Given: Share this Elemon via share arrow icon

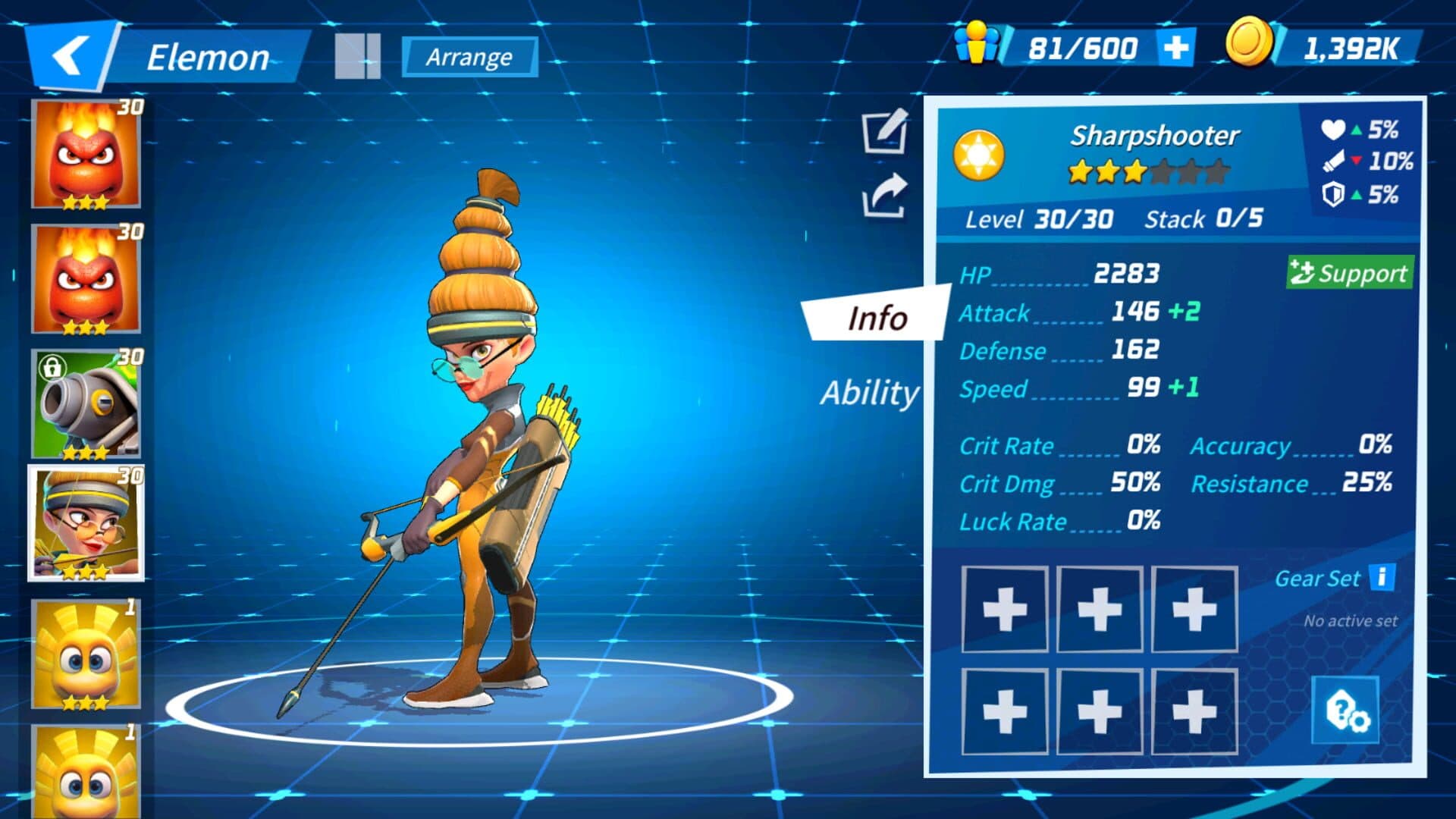Looking at the screenshot, I should tap(885, 196).
